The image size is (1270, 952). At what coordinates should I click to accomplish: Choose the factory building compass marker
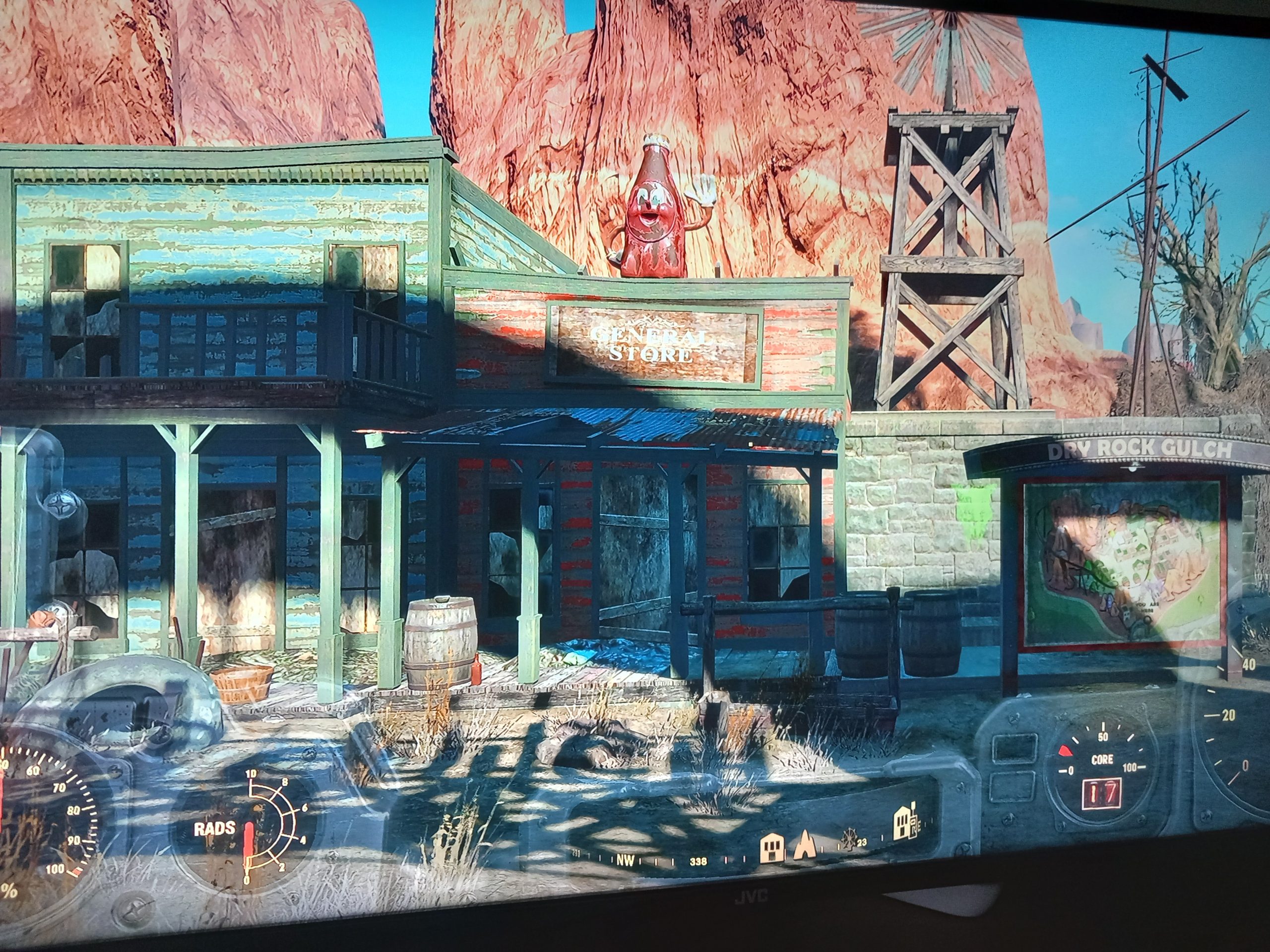pos(906,825)
